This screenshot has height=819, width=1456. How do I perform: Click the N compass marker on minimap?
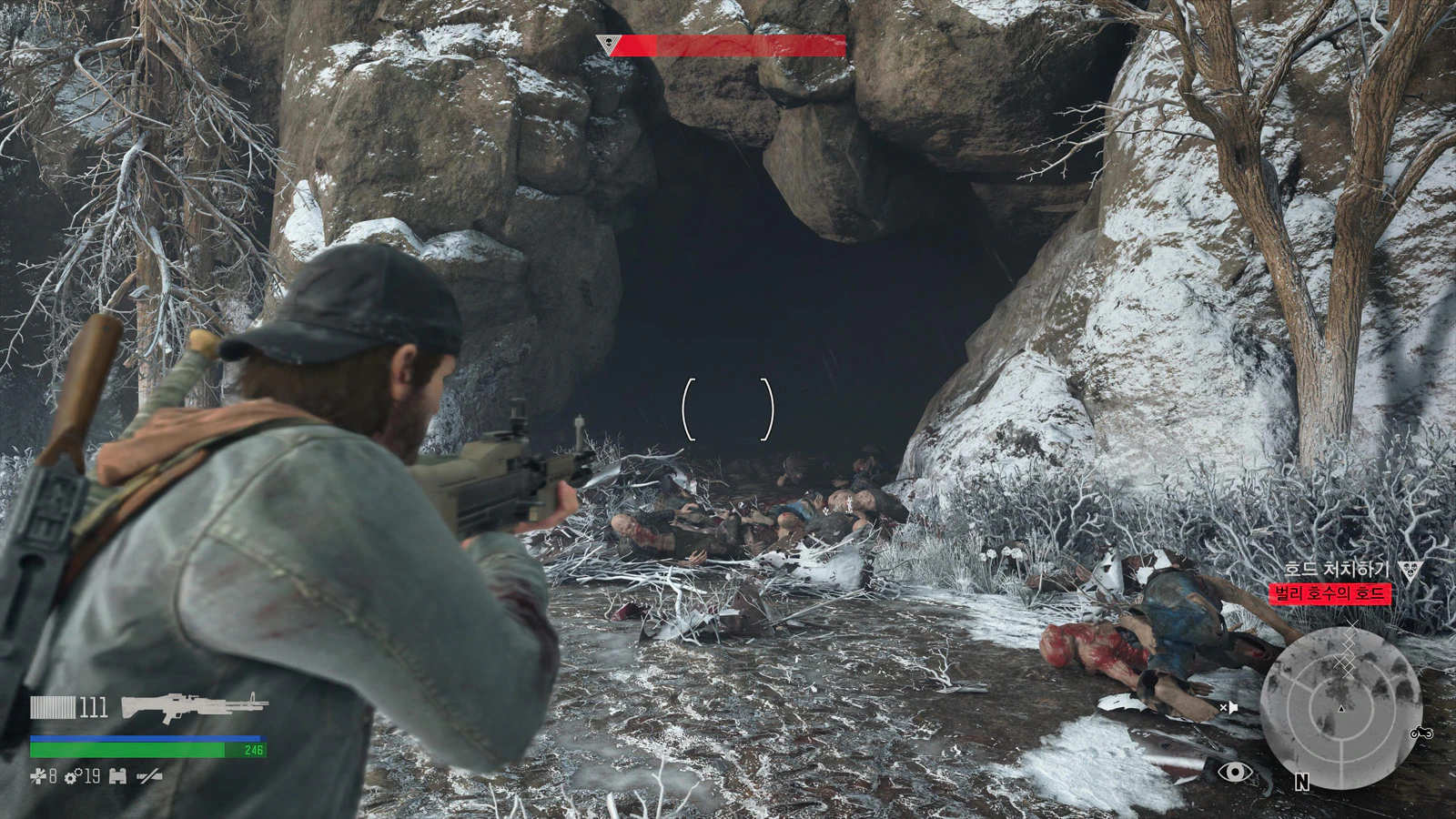coord(1301,782)
